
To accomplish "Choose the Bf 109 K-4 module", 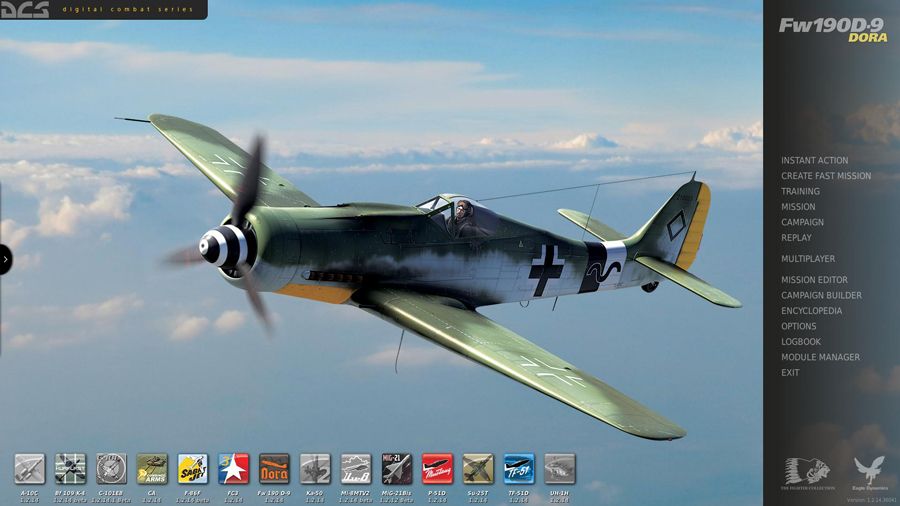I will pyautogui.click(x=70, y=468).
